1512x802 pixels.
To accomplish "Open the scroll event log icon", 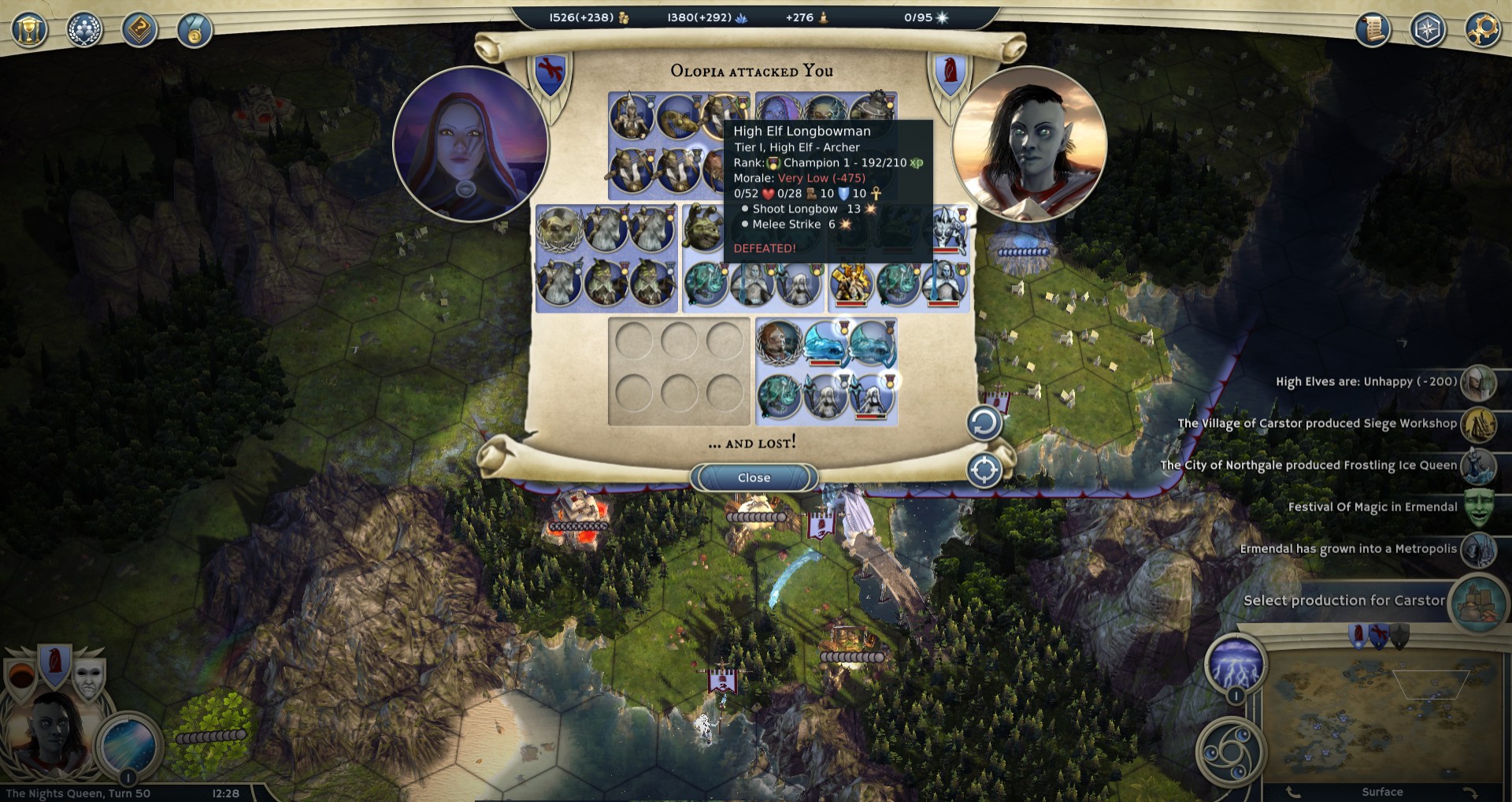I will point(1373,30).
